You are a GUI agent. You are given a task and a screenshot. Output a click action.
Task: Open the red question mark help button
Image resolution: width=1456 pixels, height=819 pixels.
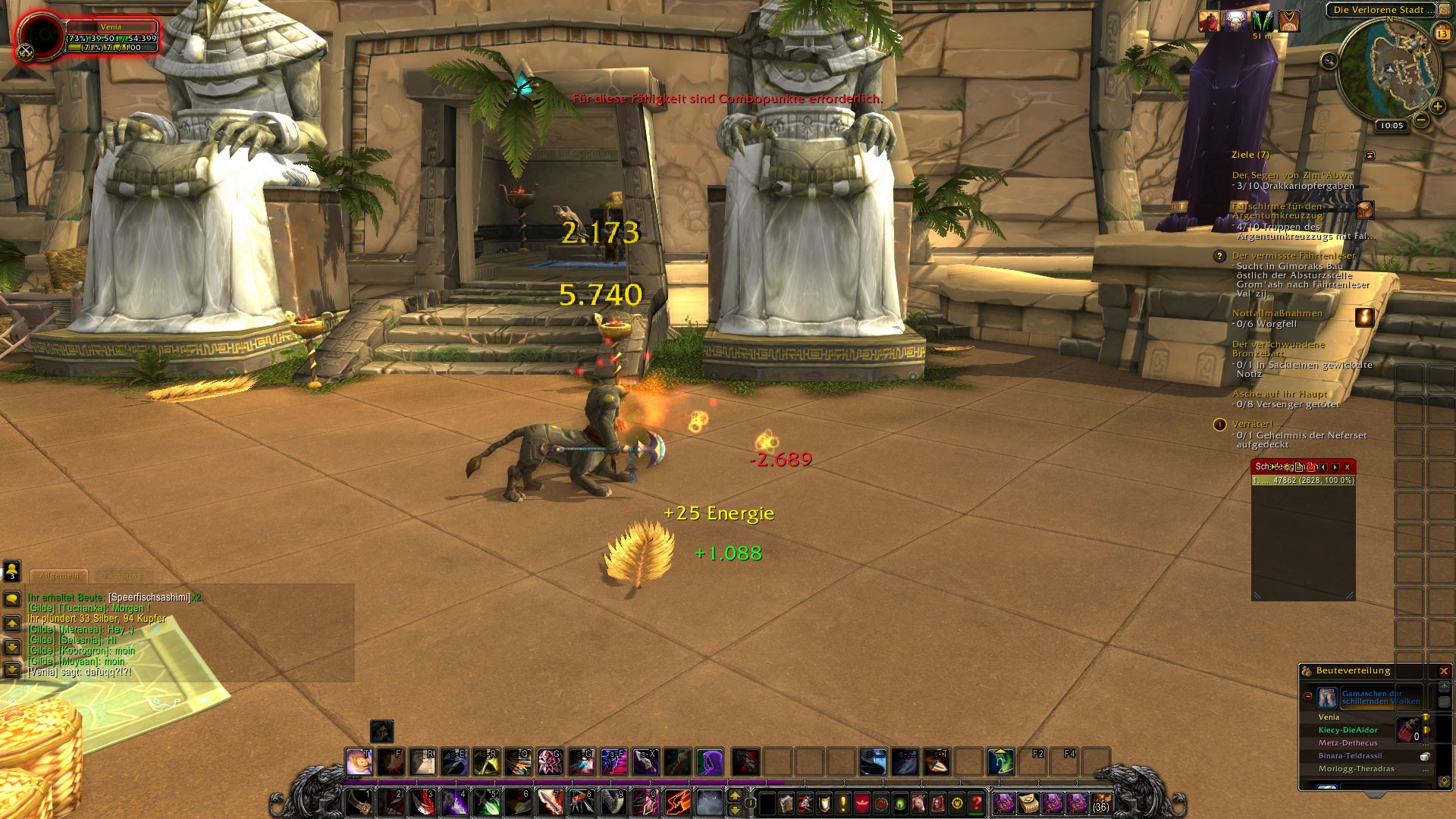click(x=977, y=802)
